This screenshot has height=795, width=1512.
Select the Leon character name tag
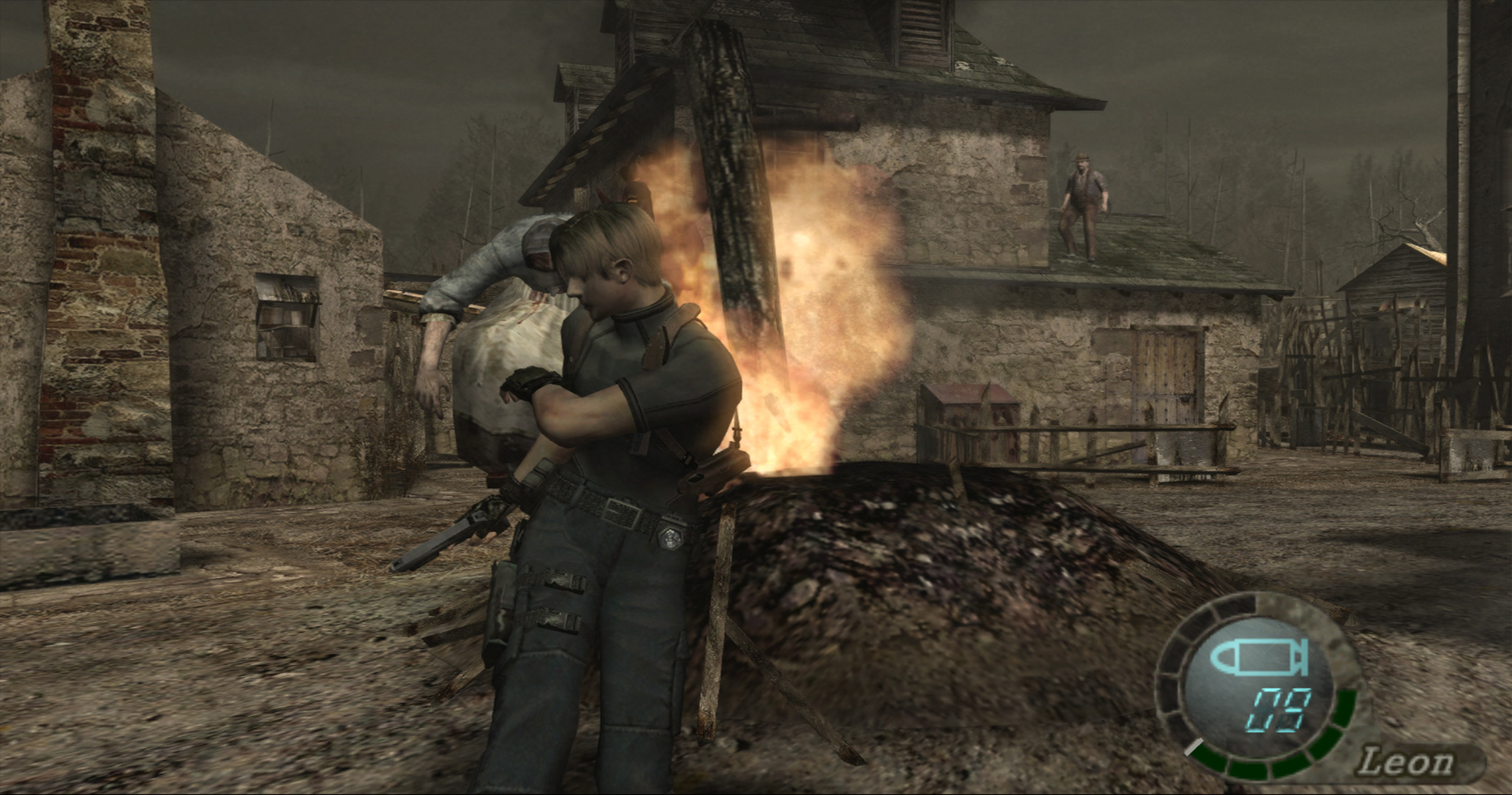(x=1406, y=763)
